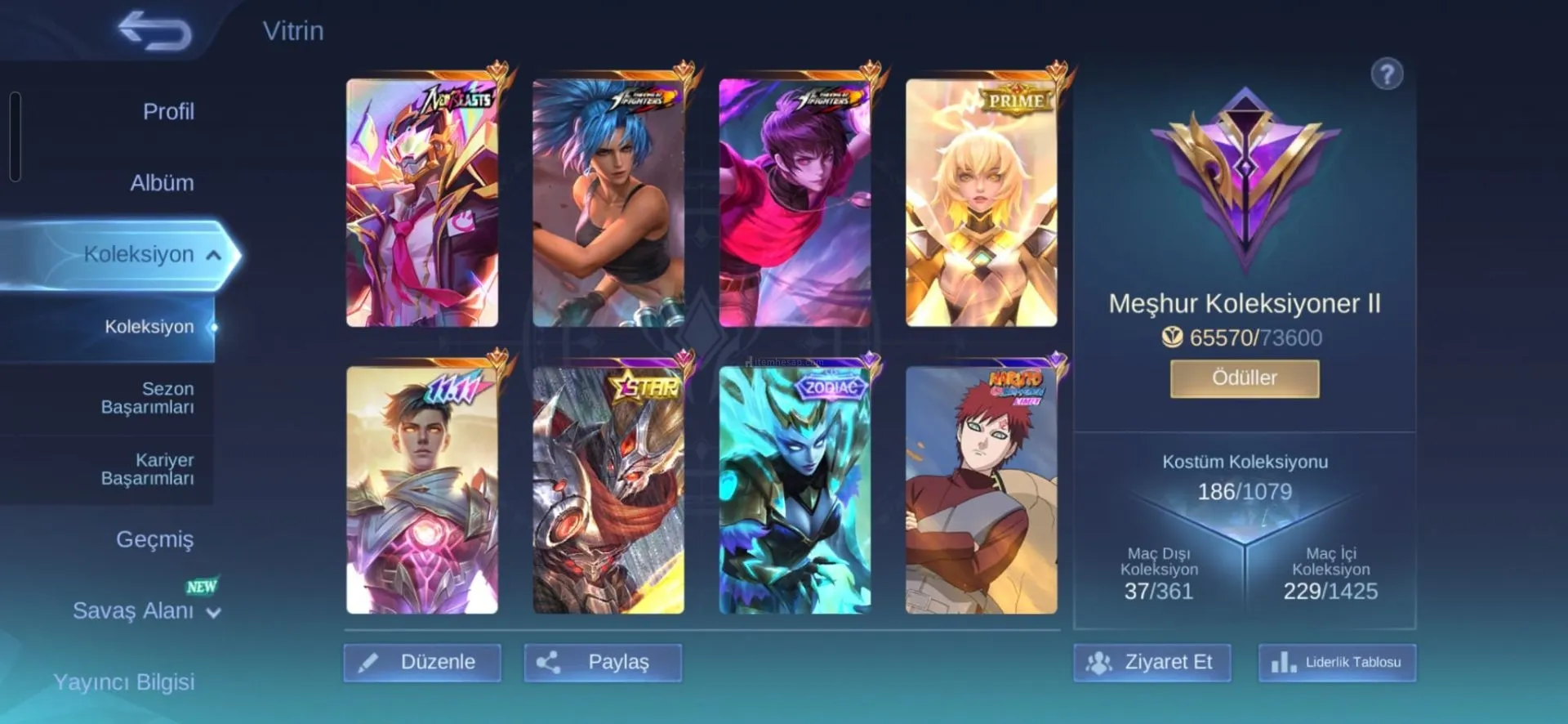
Task: Select the PRIME blonde skin card
Action: tap(981, 203)
